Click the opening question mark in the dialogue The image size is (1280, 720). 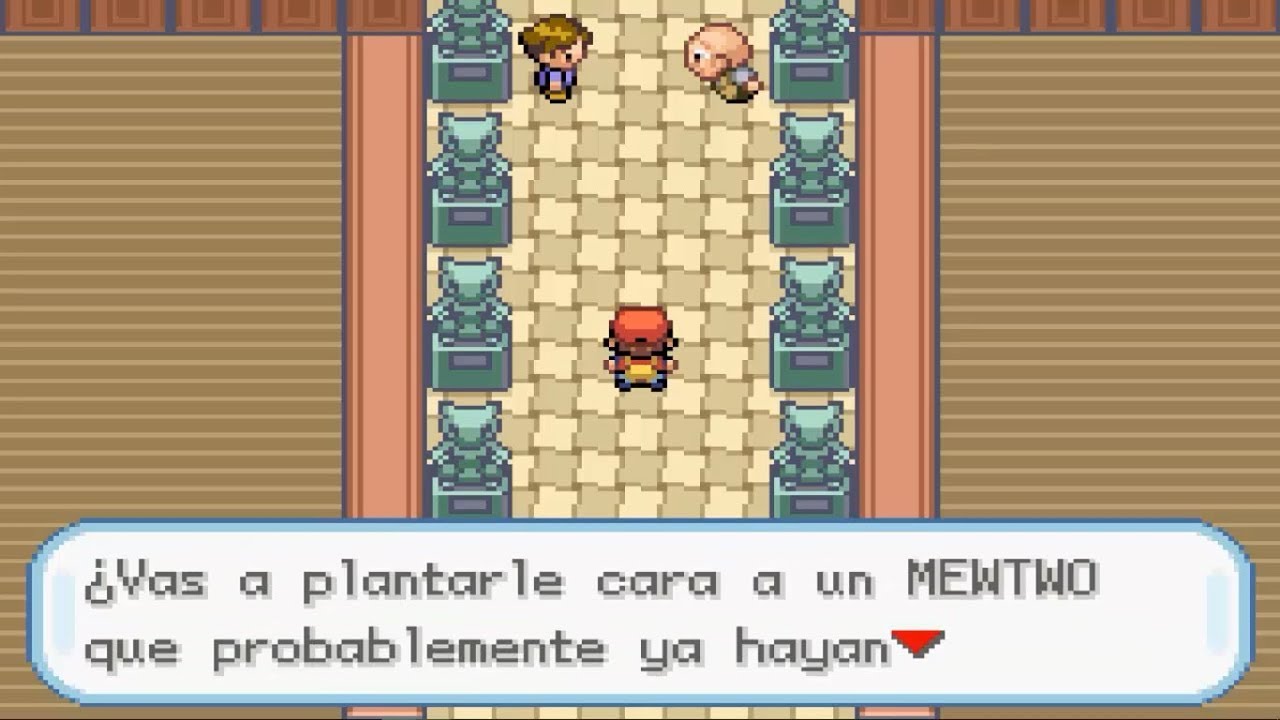(100, 580)
